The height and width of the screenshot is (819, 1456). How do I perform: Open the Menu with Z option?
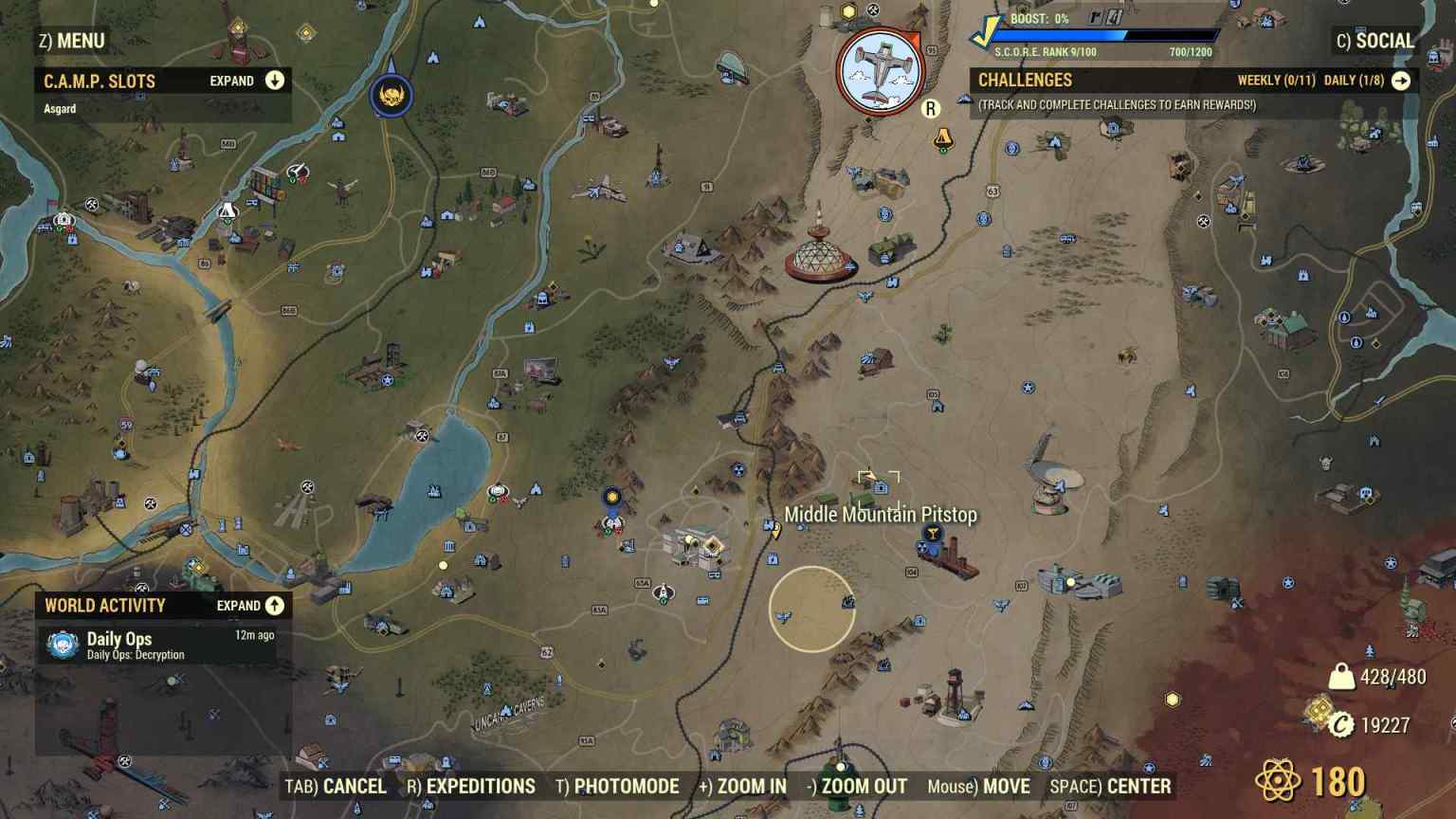coord(71,41)
